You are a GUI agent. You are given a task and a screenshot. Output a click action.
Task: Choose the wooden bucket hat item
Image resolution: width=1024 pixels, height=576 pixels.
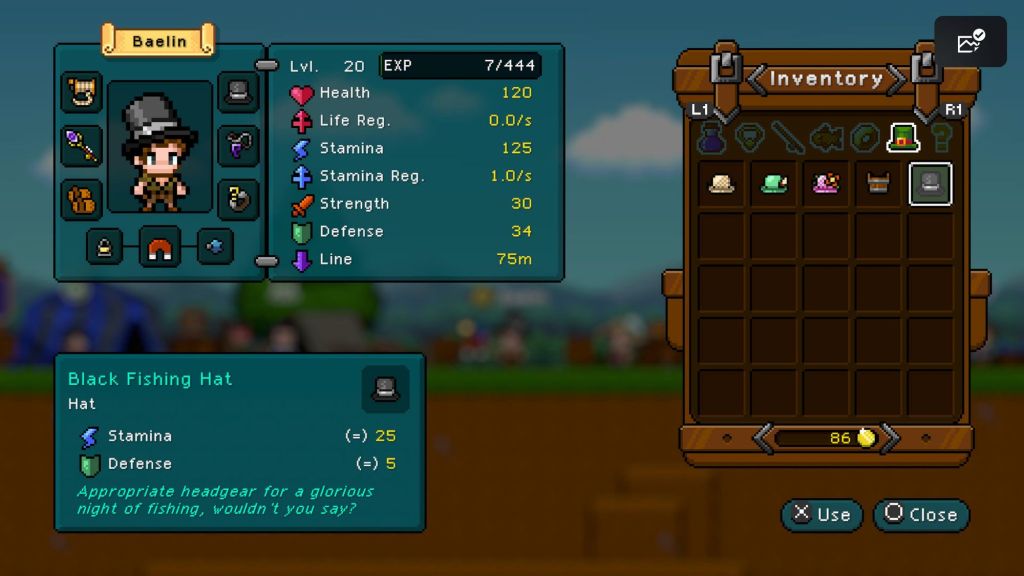878,184
